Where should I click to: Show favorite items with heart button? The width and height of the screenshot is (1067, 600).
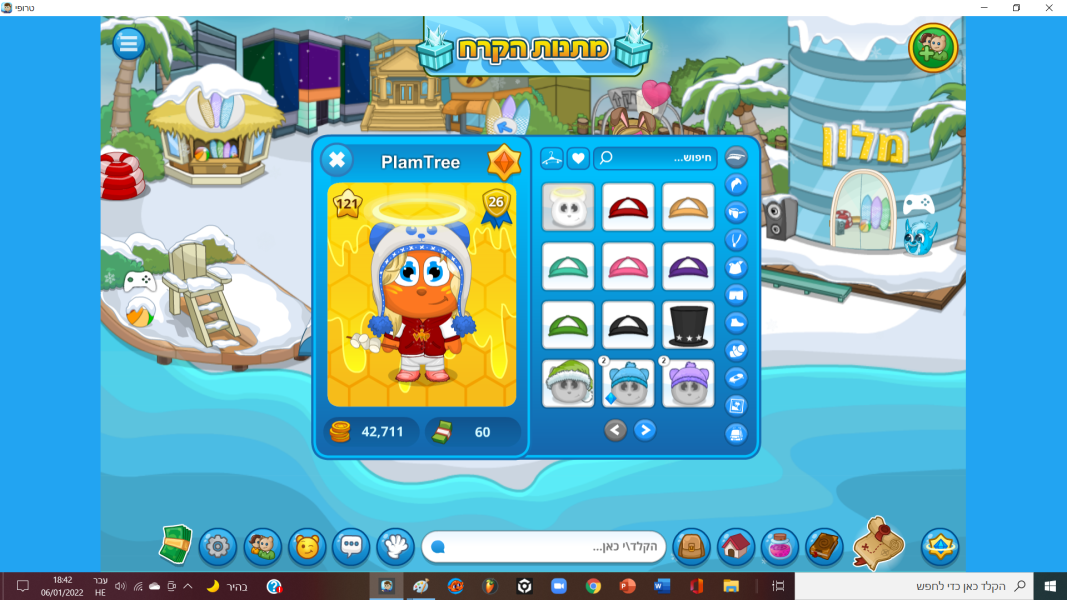pos(578,158)
